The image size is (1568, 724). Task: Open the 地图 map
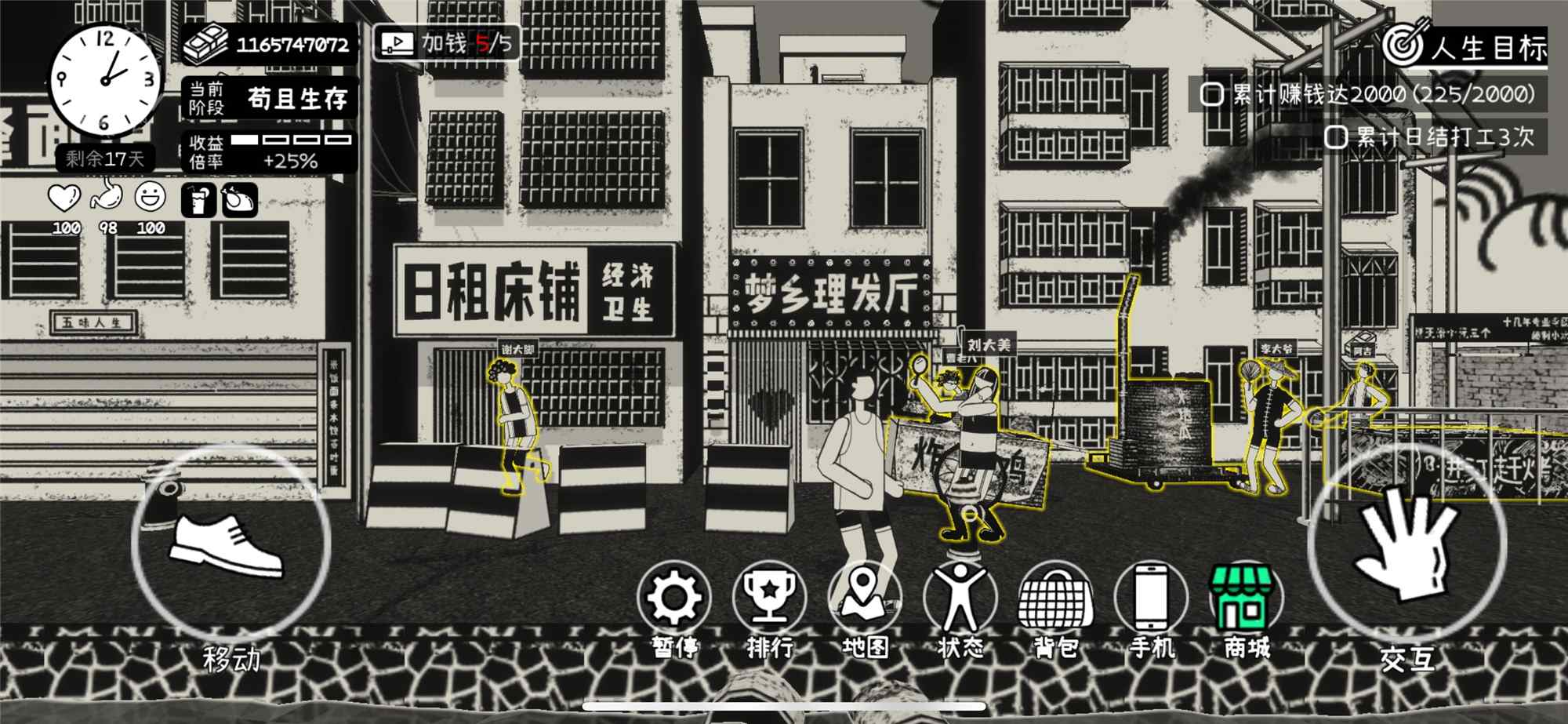(865, 600)
